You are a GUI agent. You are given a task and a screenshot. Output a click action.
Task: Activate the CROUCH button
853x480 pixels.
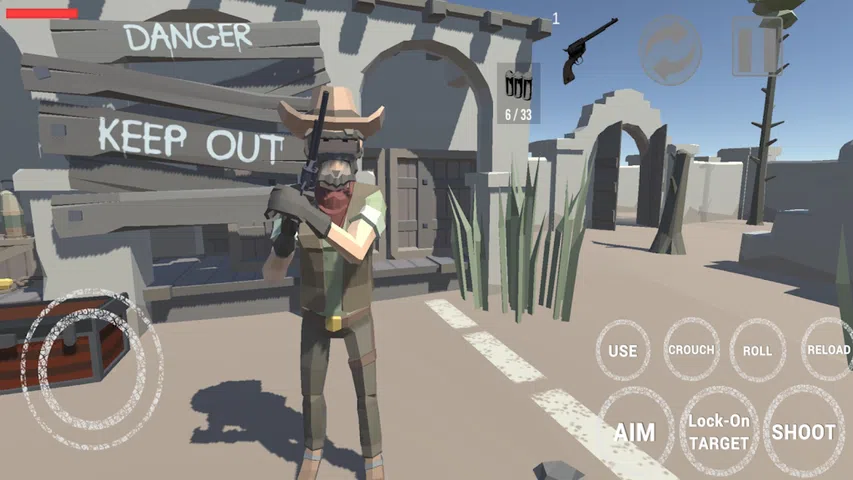(x=691, y=350)
